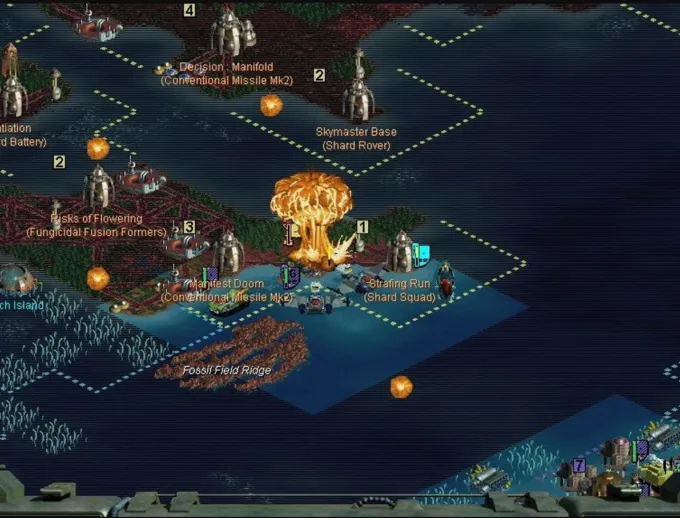The image size is (680, 518).
Task: Open the Strafing Run base label
Action: [x=399, y=284]
